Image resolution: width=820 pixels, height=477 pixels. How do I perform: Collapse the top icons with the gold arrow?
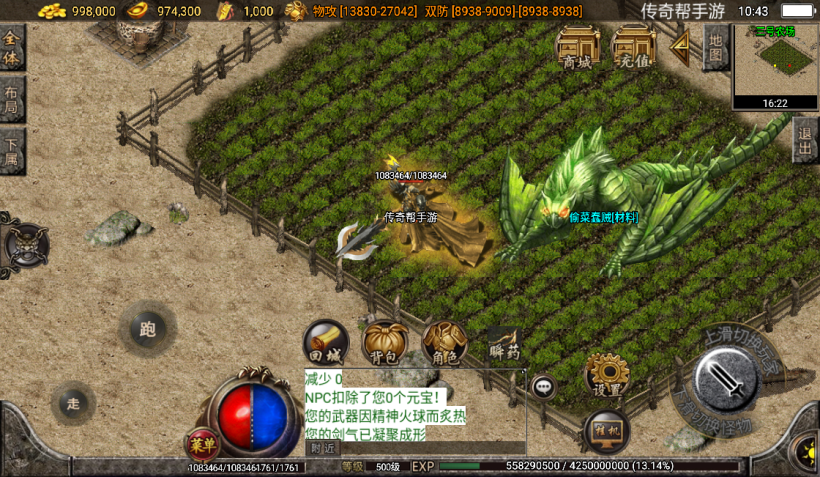click(x=681, y=46)
